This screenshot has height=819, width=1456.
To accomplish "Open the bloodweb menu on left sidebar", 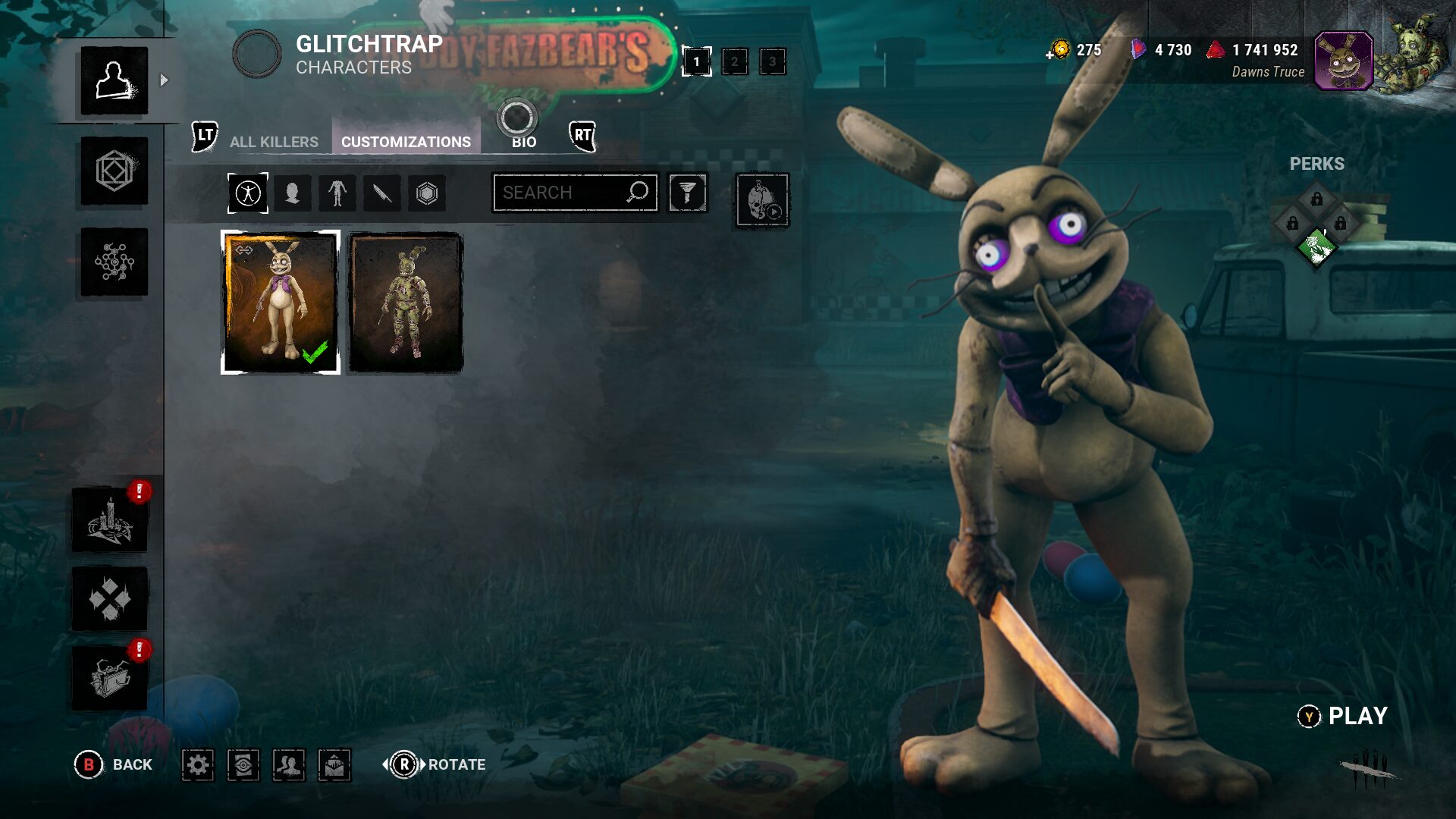I will (x=115, y=262).
